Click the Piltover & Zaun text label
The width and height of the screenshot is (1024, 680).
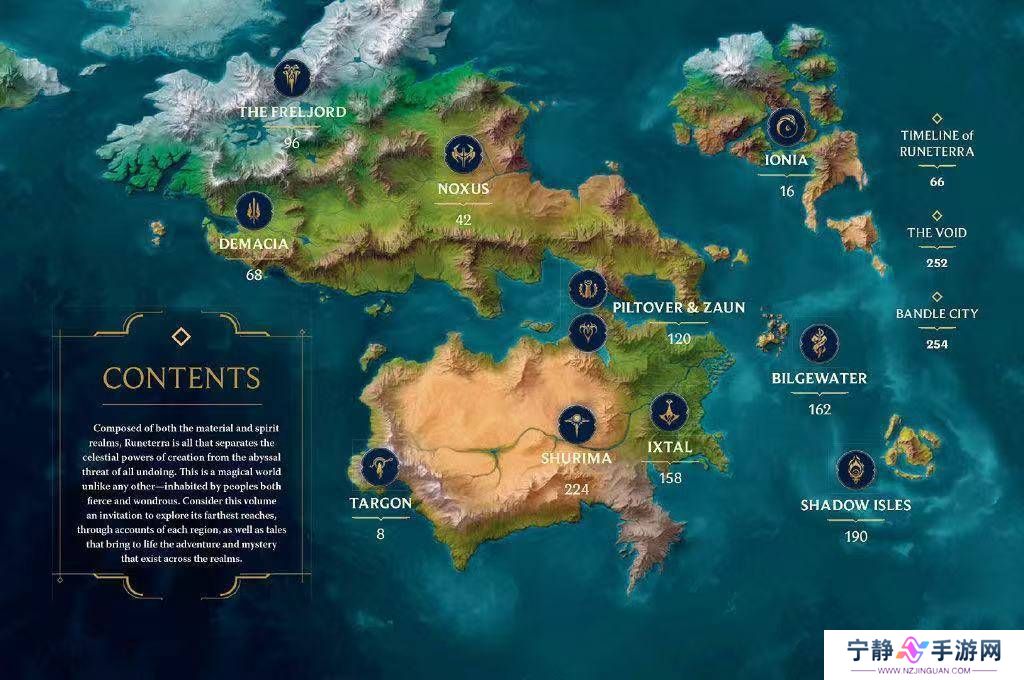point(678,308)
